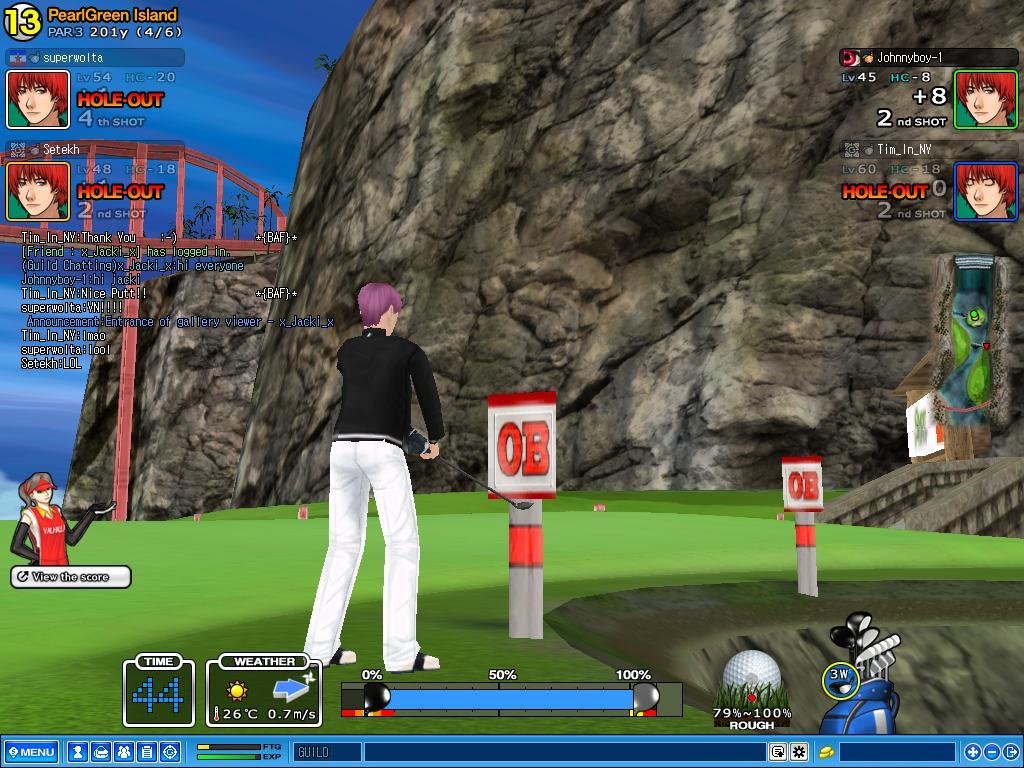The height and width of the screenshot is (768, 1024).
Task: Click the GUILD chat channel selector
Action: [327, 752]
